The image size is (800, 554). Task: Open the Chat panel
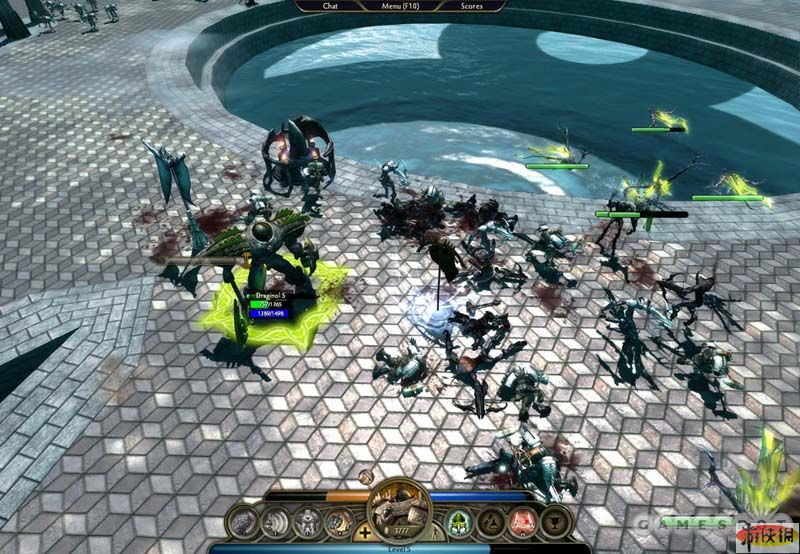coord(330,6)
